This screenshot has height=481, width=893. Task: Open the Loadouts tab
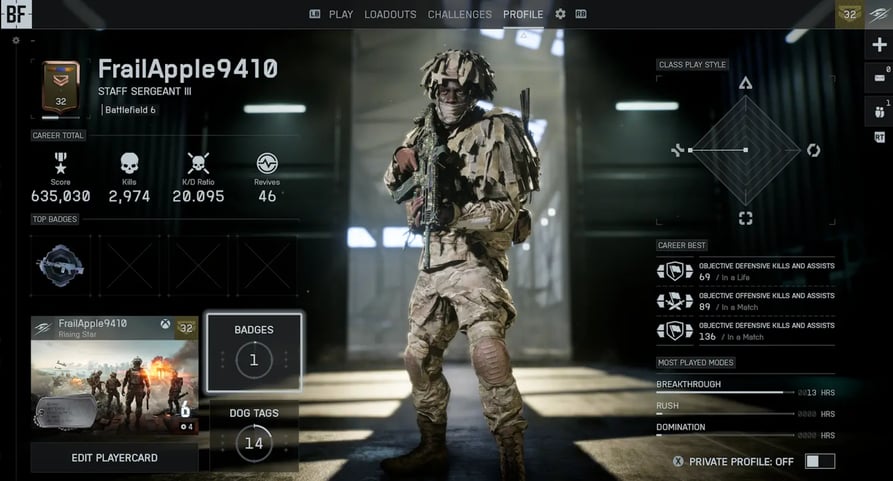(x=390, y=14)
